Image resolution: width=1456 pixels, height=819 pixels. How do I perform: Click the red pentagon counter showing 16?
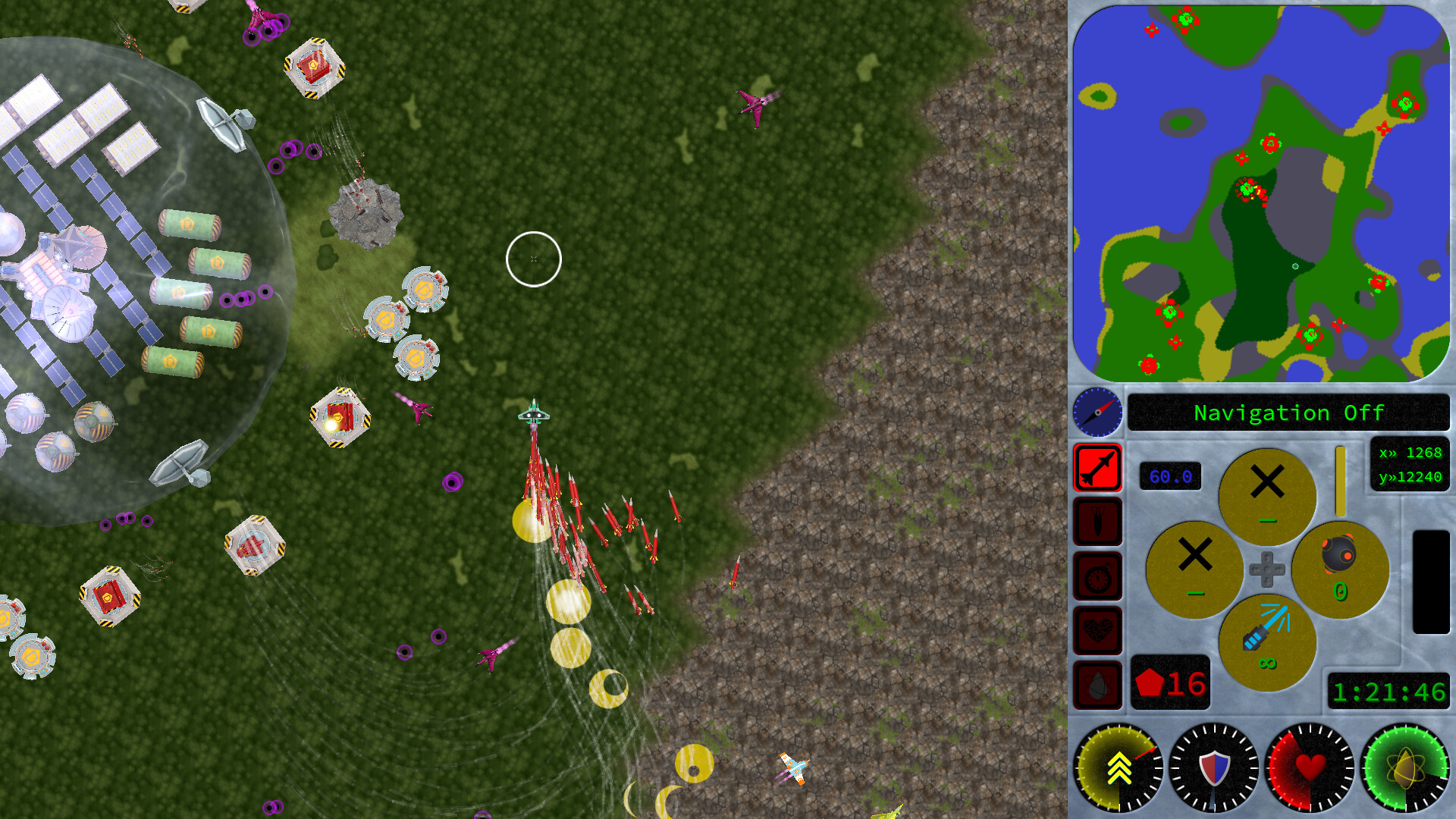pyautogui.click(x=1170, y=681)
